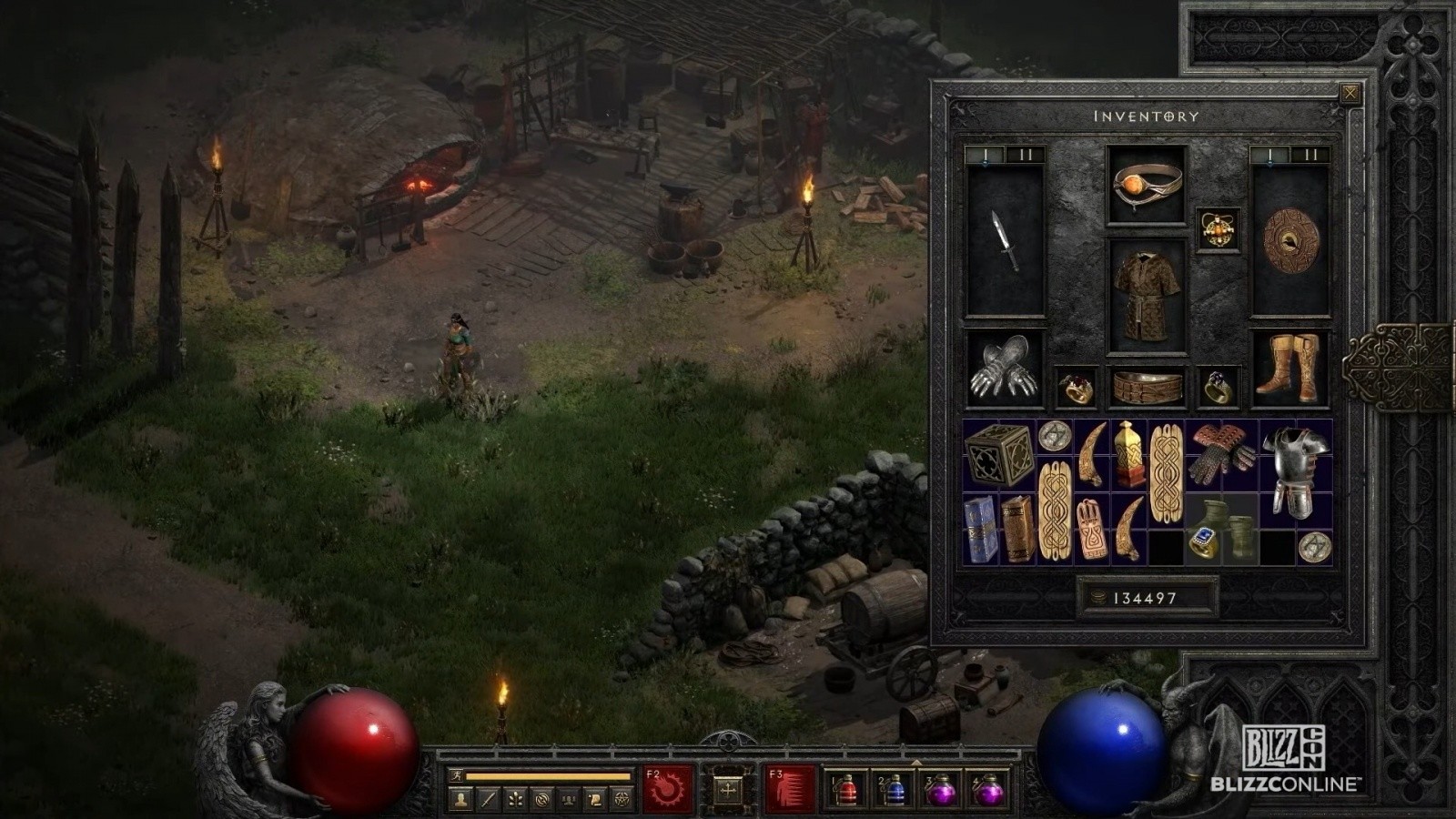Use the red health potion in belt slot 1
The height and width of the screenshot is (819, 1456).
(x=845, y=791)
